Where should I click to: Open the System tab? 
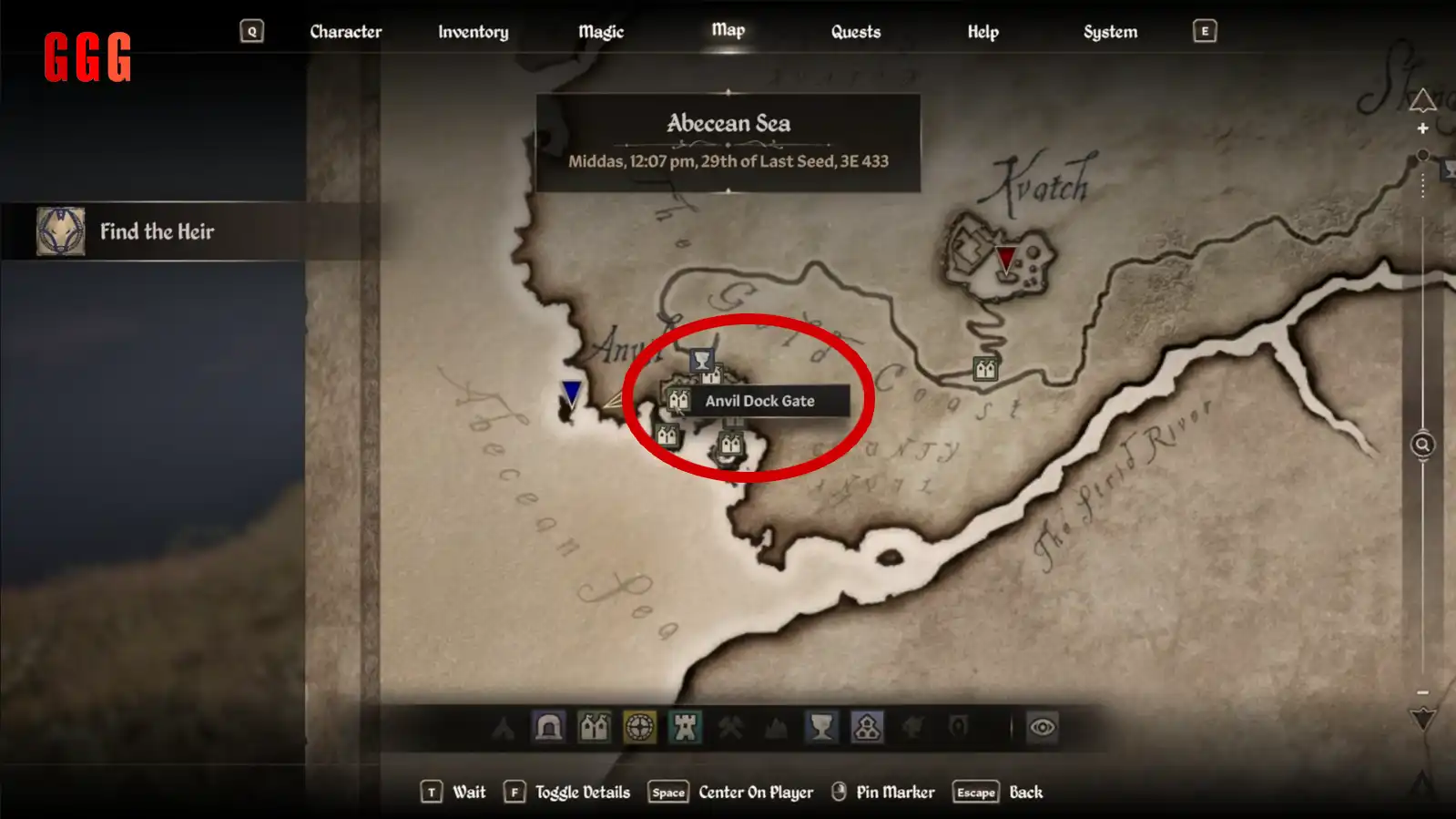pyautogui.click(x=1110, y=32)
